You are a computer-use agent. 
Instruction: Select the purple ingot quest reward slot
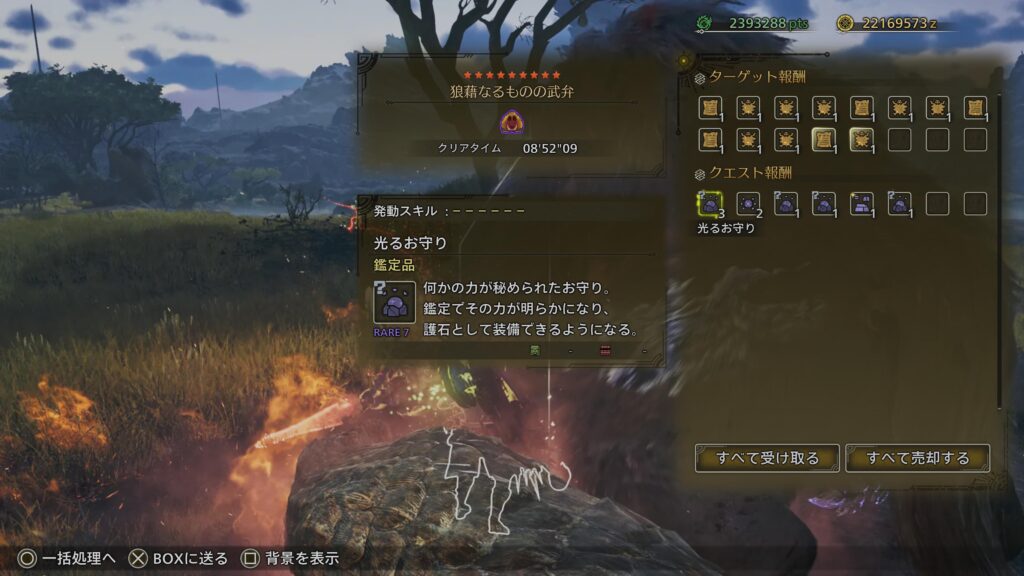[x=861, y=204]
